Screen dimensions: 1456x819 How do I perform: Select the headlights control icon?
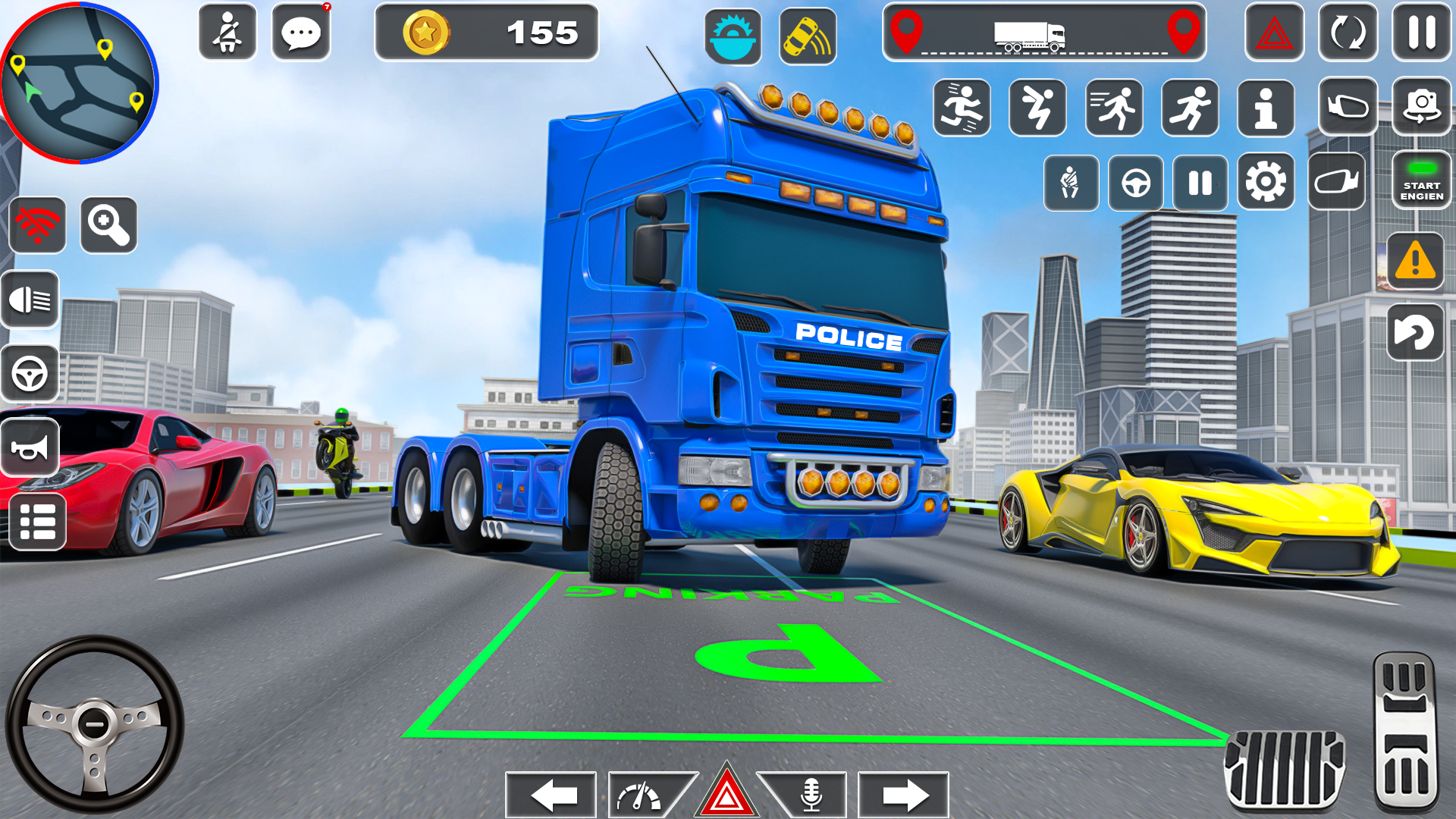(30, 300)
